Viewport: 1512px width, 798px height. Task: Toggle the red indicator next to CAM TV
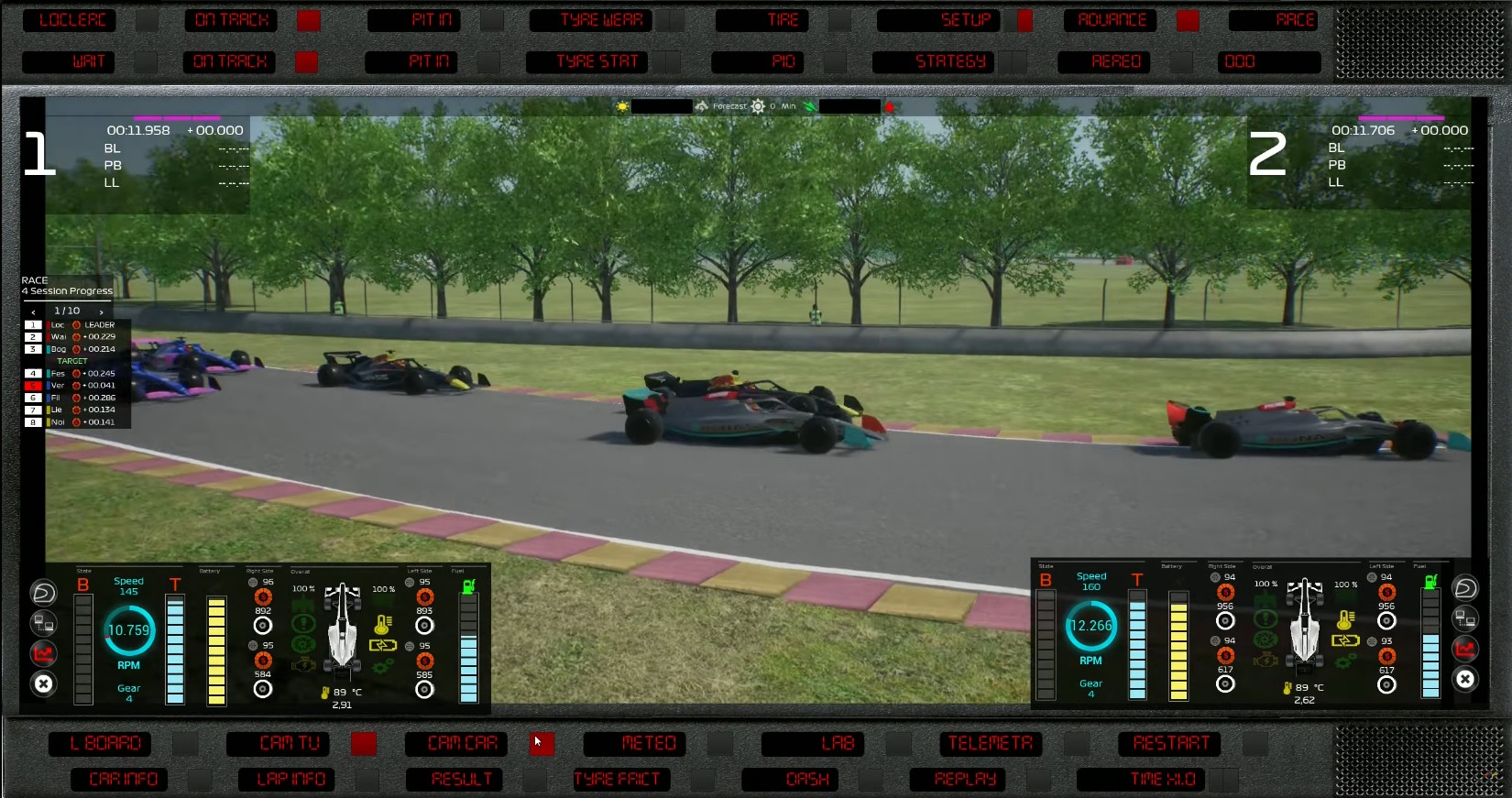[364, 745]
